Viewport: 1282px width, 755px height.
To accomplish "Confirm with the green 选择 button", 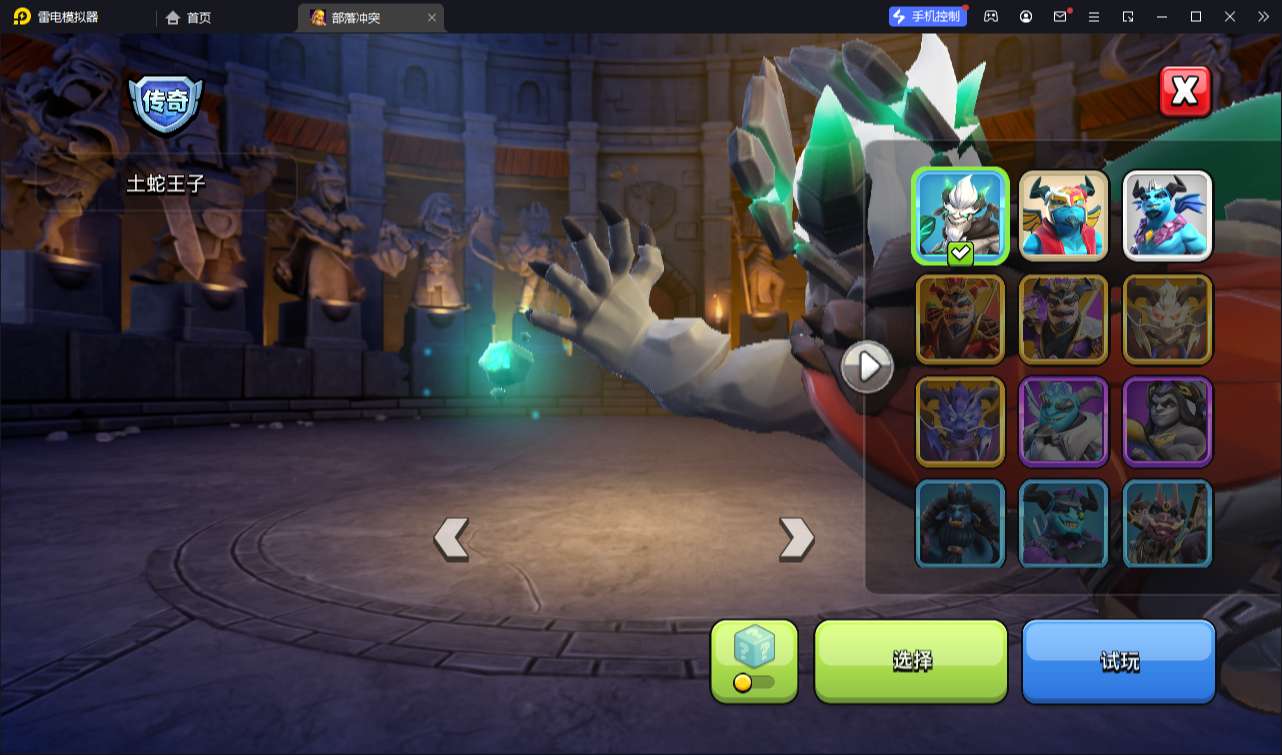I will [911, 660].
